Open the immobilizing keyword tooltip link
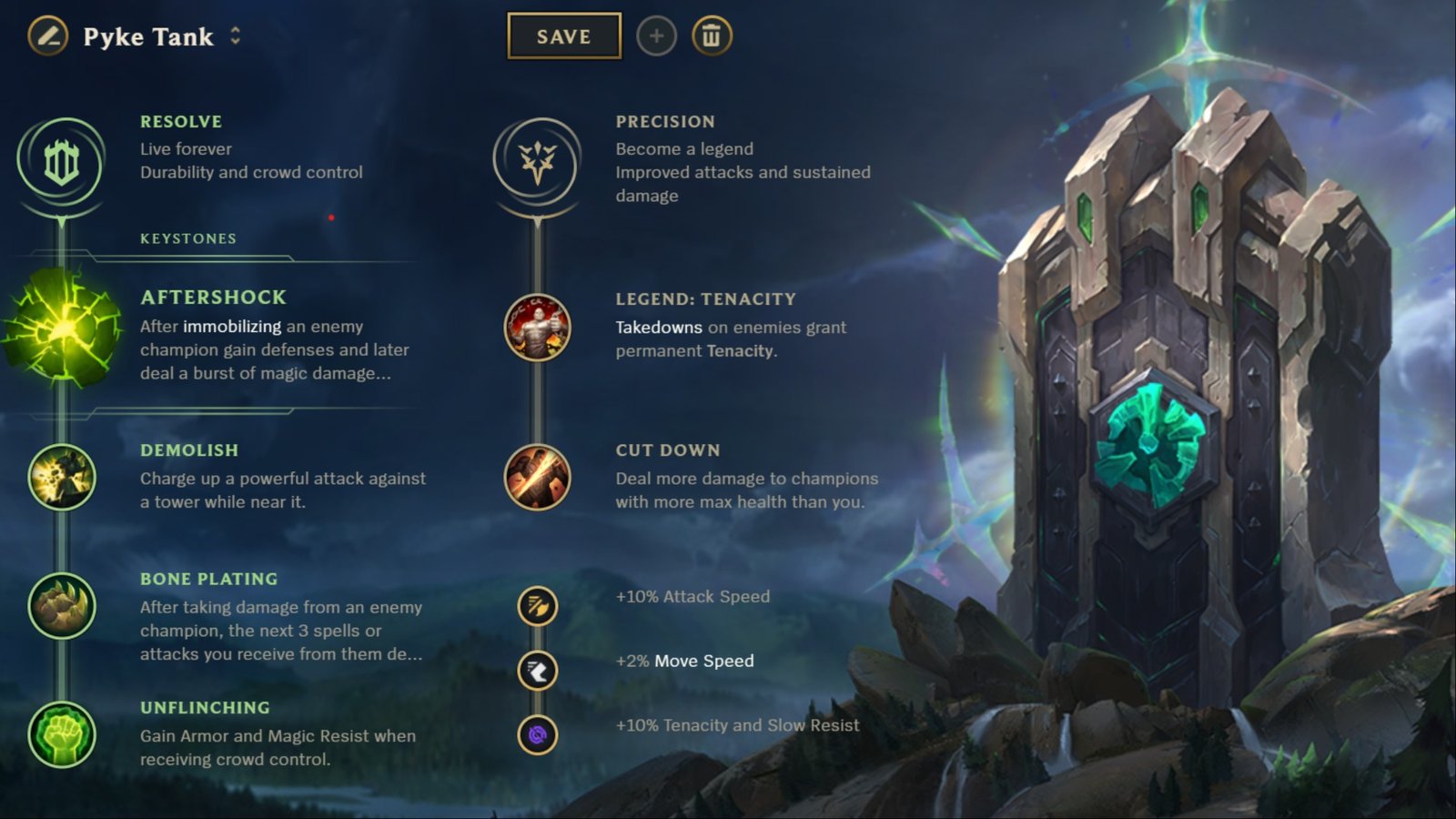1456x819 pixels. pos(231,326)
